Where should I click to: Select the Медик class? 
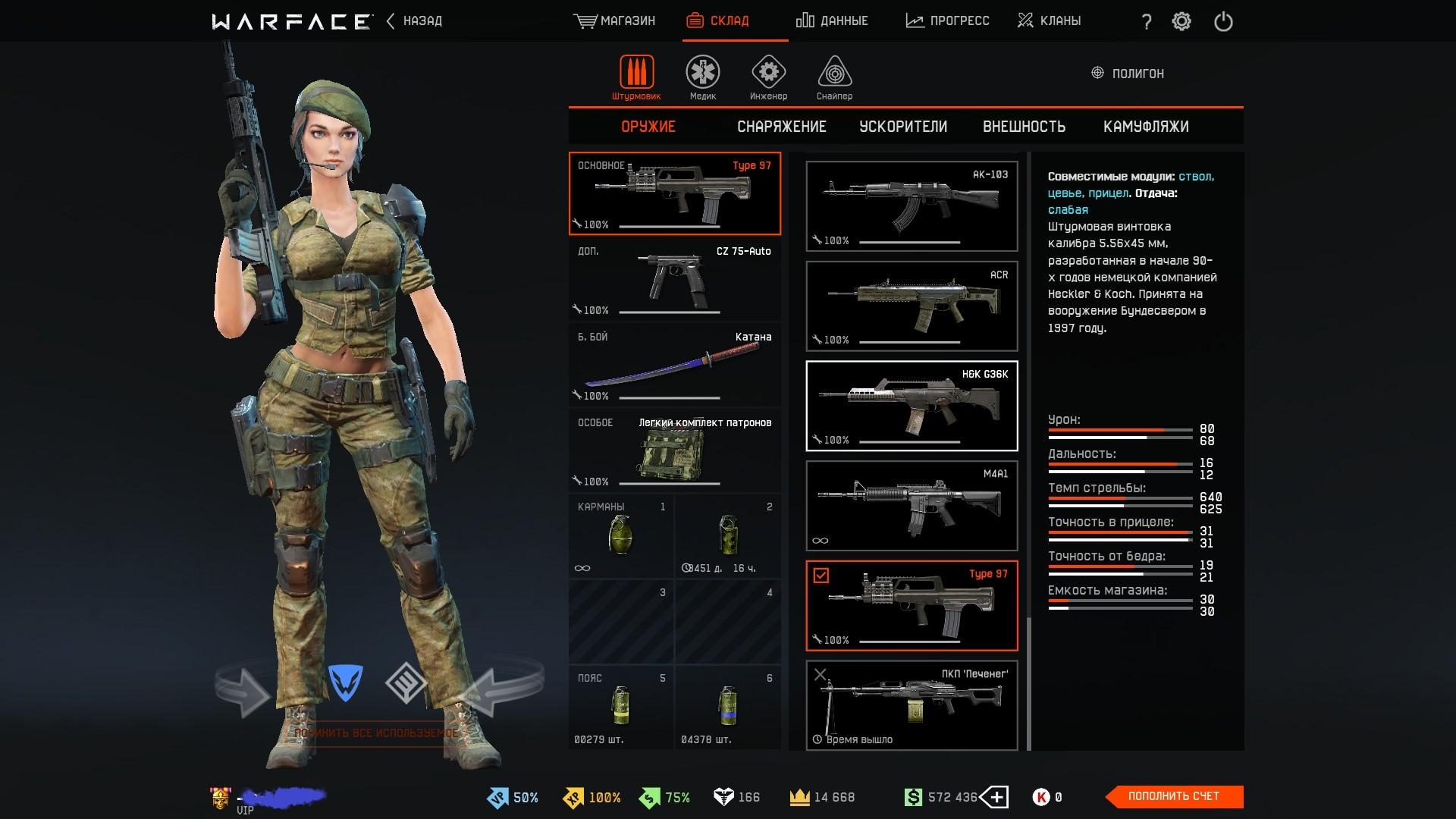(x=702, y=77)
